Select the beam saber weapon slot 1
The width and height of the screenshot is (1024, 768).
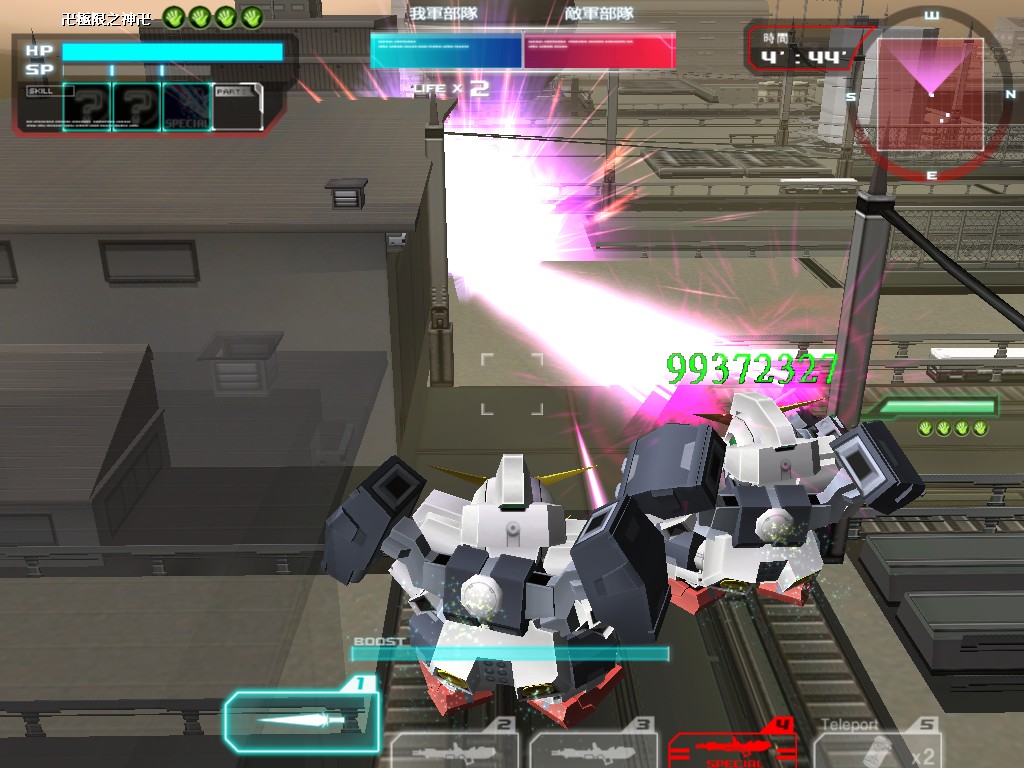click(x=302, y=719)
